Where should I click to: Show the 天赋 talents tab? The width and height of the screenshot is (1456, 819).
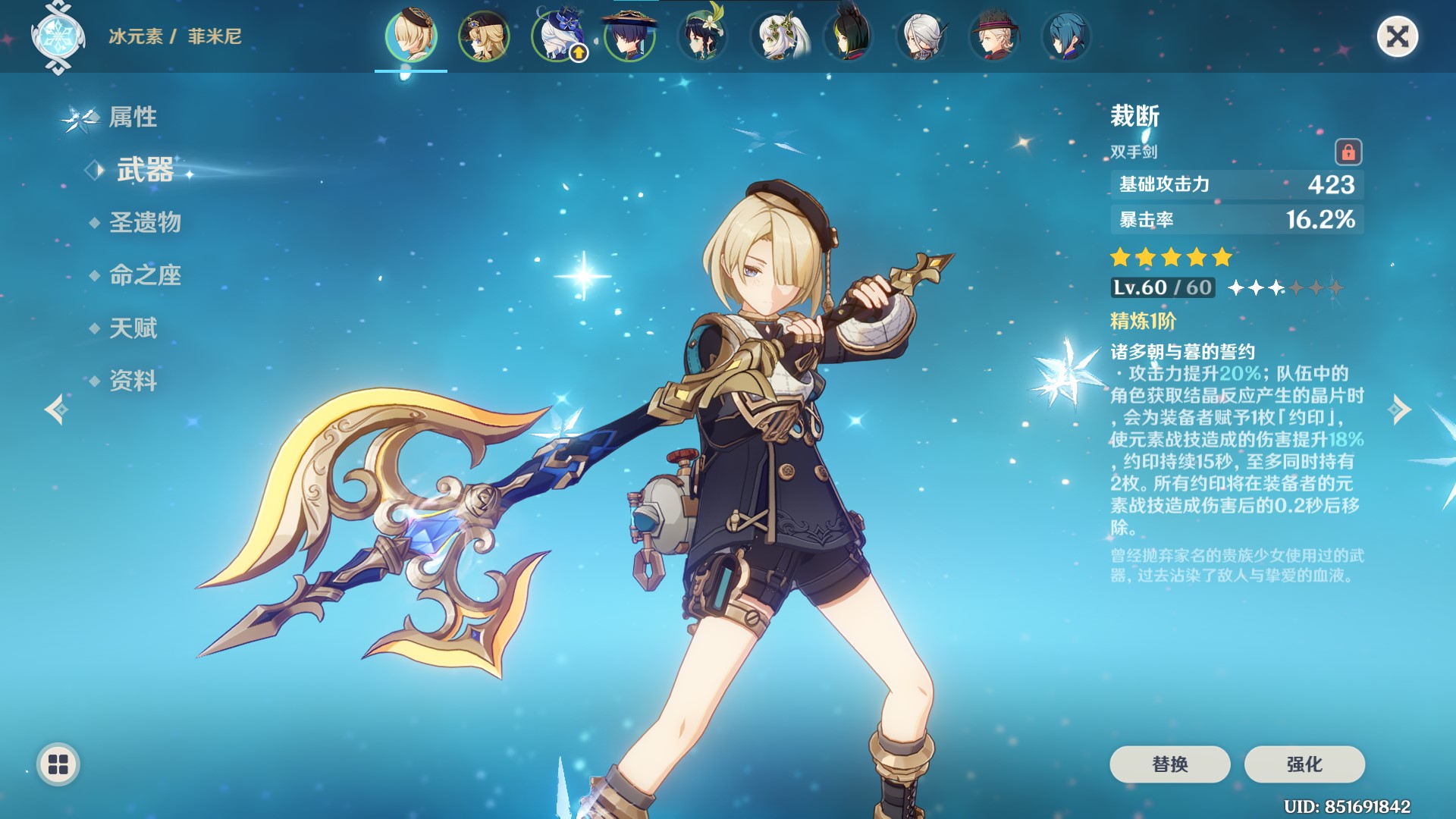tap(133, 328)
